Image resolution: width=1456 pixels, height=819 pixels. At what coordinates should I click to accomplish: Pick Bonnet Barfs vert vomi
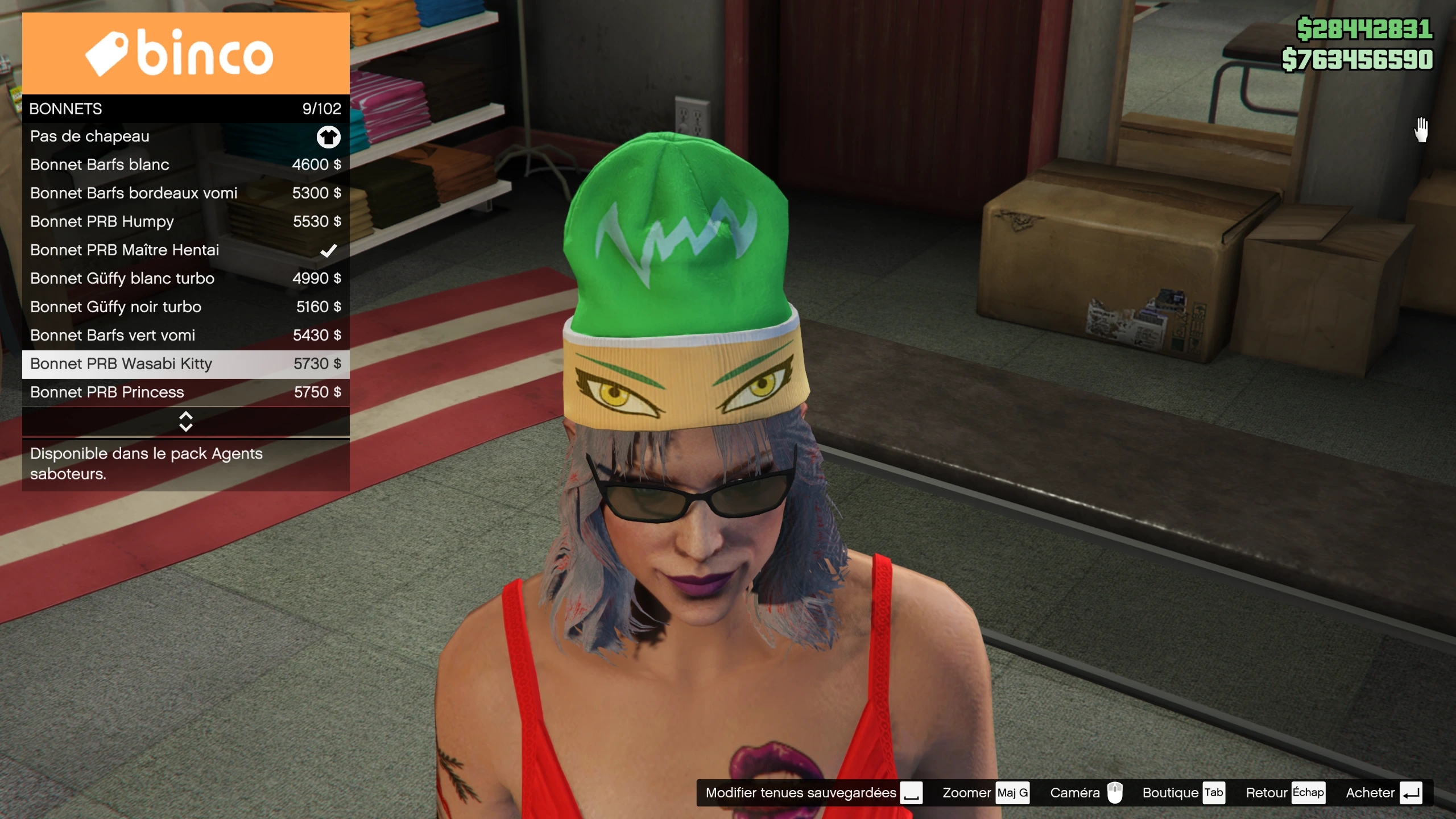185,336
